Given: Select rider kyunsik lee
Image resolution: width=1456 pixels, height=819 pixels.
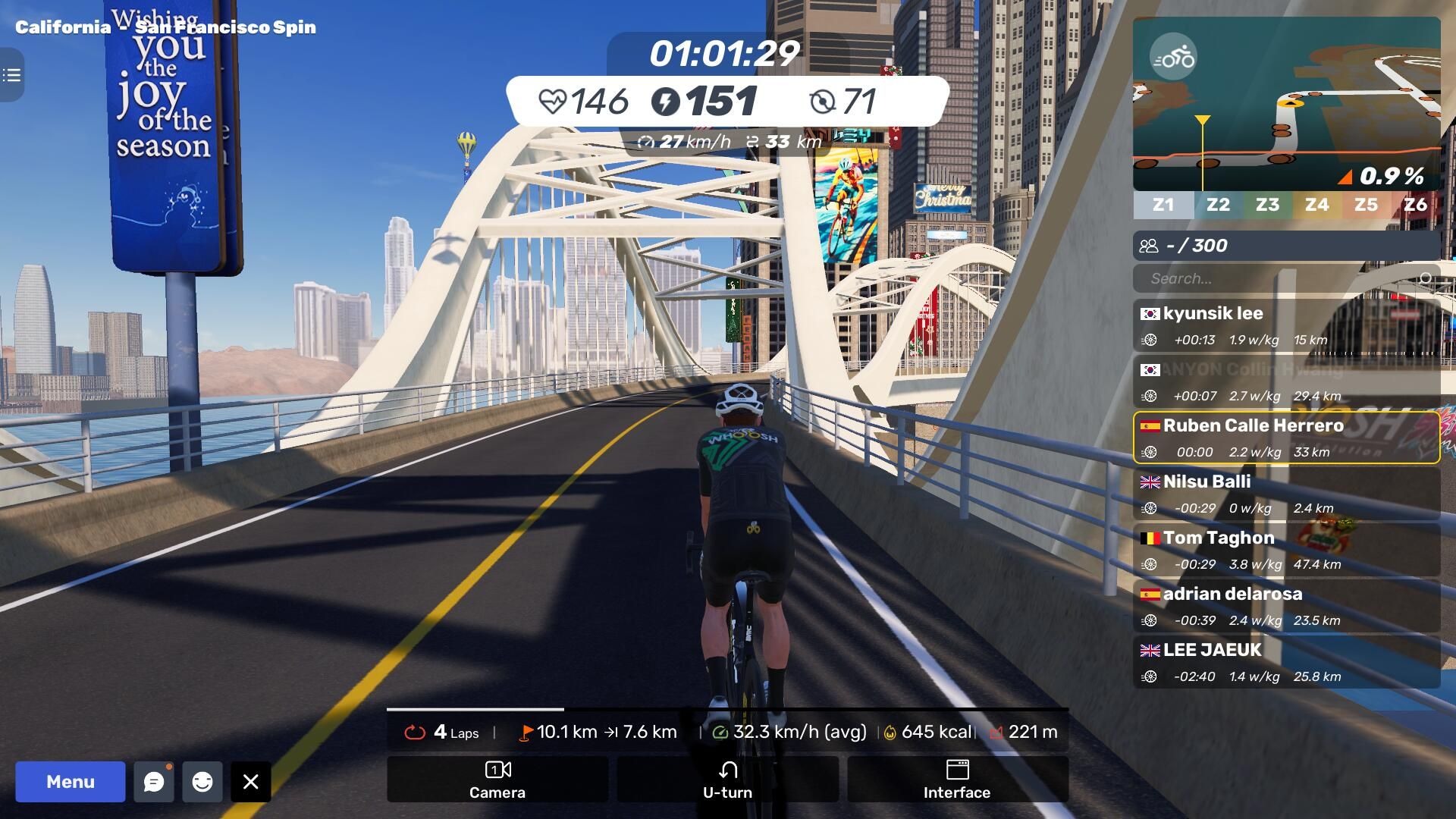Looking at the screenshot, I should coord(1286,325).
